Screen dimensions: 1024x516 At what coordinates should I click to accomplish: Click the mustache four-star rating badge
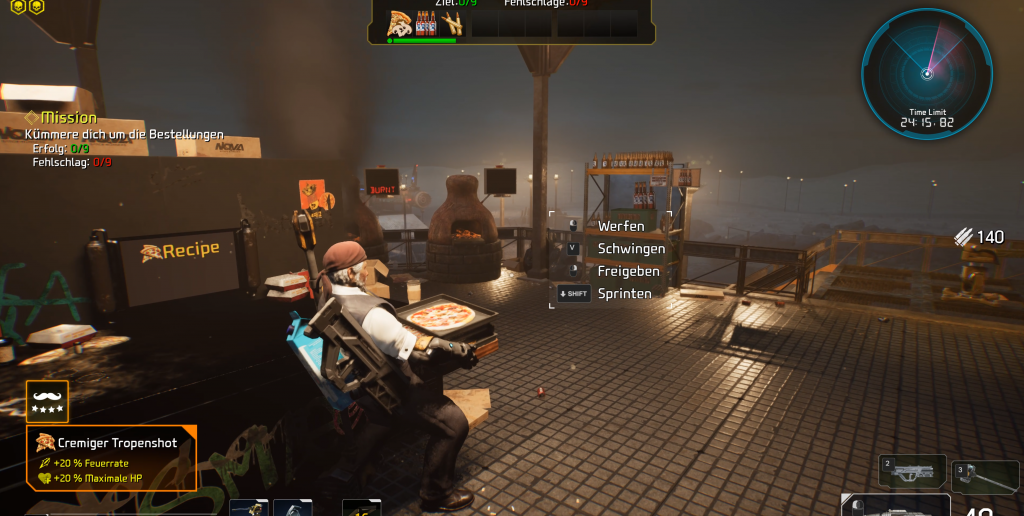click(47, 400)
